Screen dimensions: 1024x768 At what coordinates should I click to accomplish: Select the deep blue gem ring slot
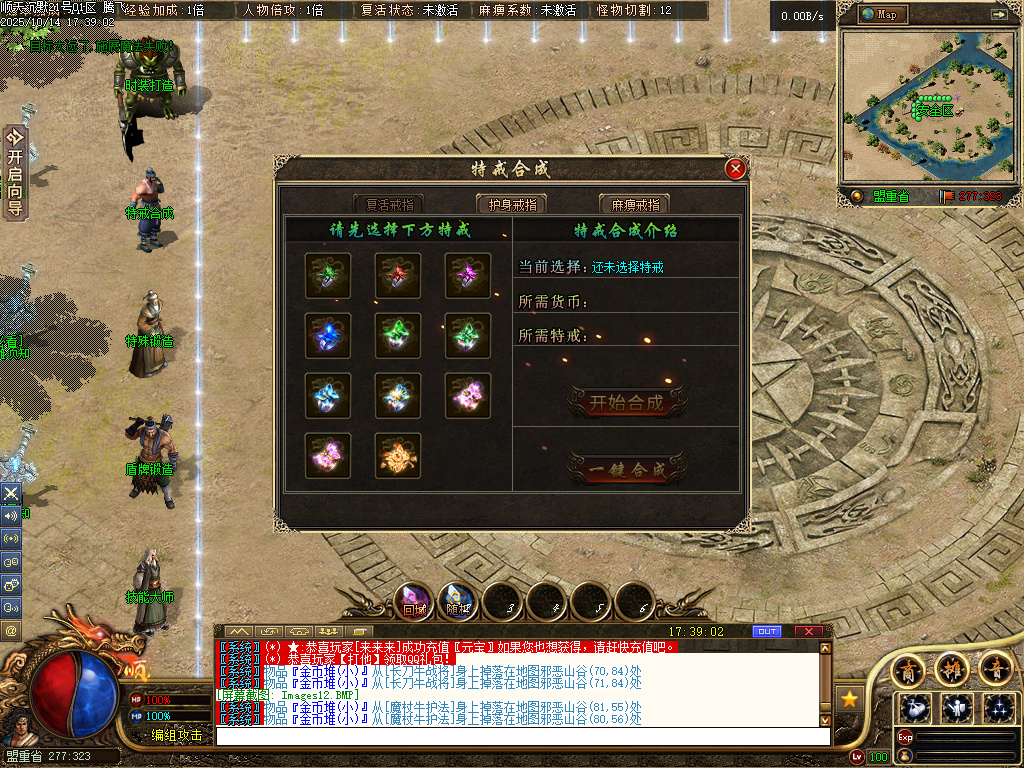[328, 336]
